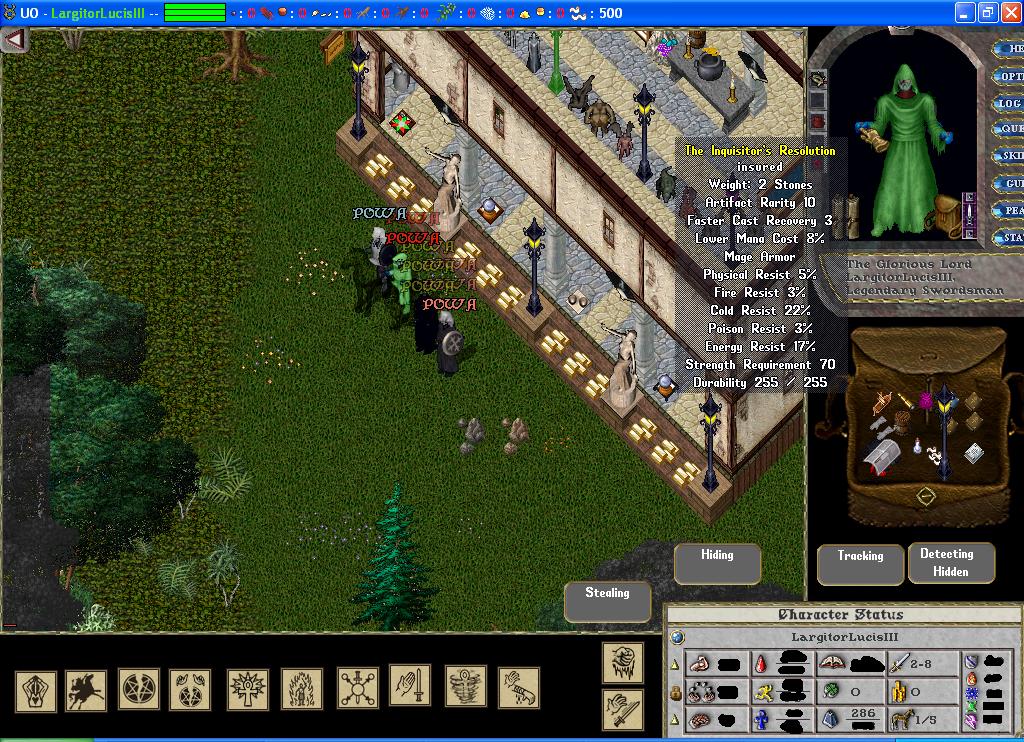Toggle the strength stat lock arrow
This screenshot has height=742, width=1024.
click(674, 663)
